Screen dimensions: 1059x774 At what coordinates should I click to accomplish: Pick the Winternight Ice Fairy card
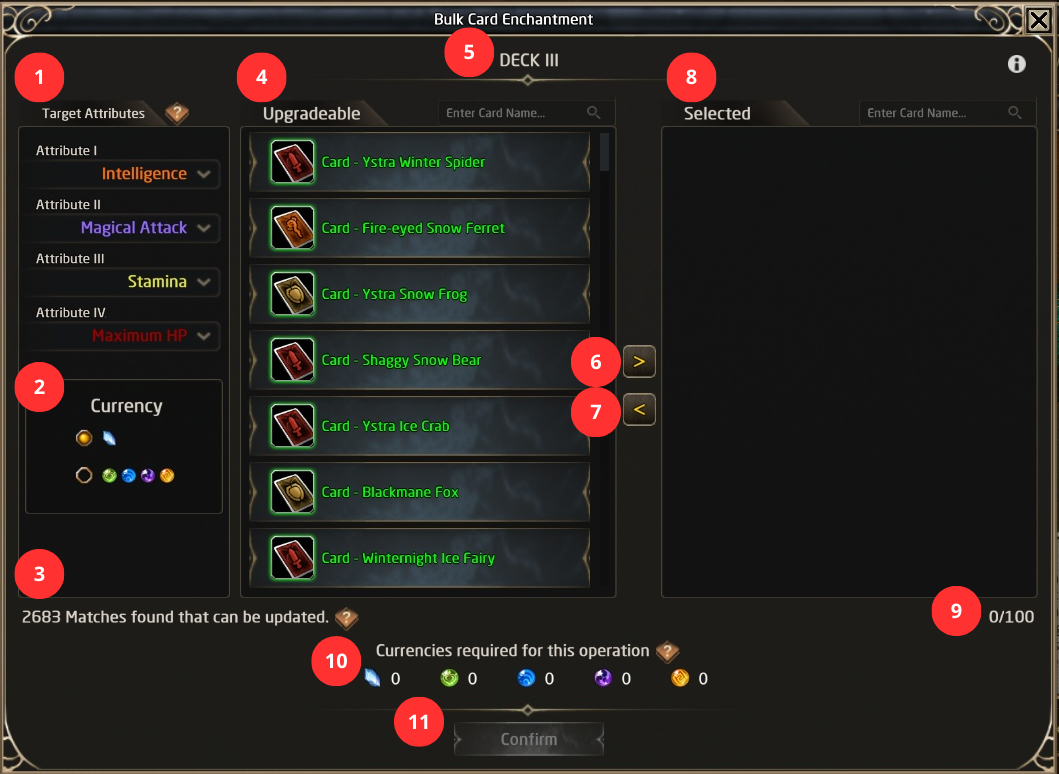[419, 558]
